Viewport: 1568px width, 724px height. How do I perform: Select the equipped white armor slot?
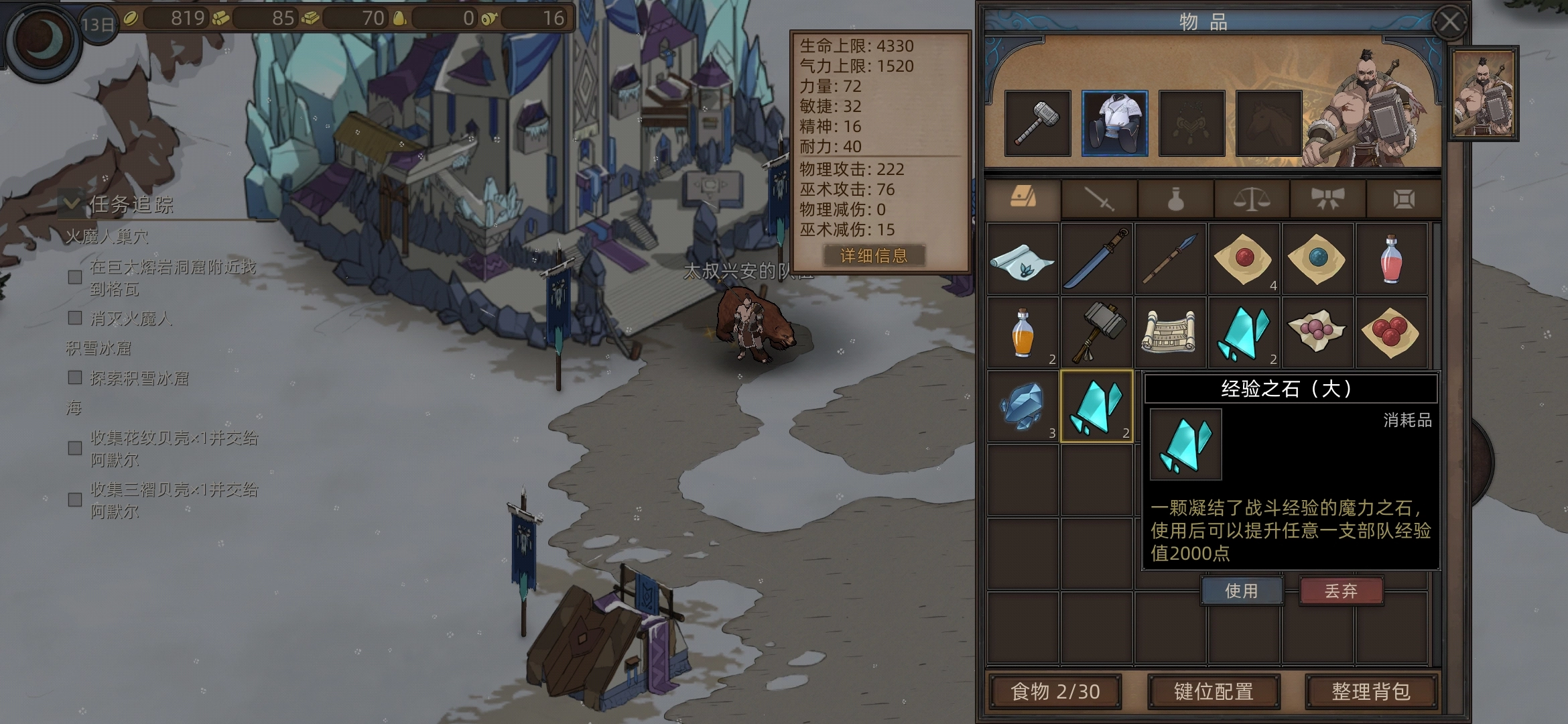(1114, 123)
